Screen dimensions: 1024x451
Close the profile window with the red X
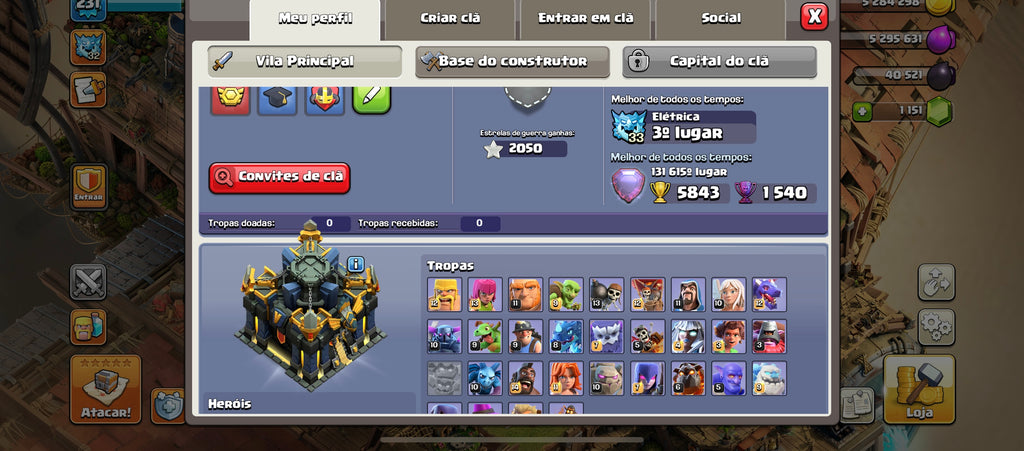[814, 17]
